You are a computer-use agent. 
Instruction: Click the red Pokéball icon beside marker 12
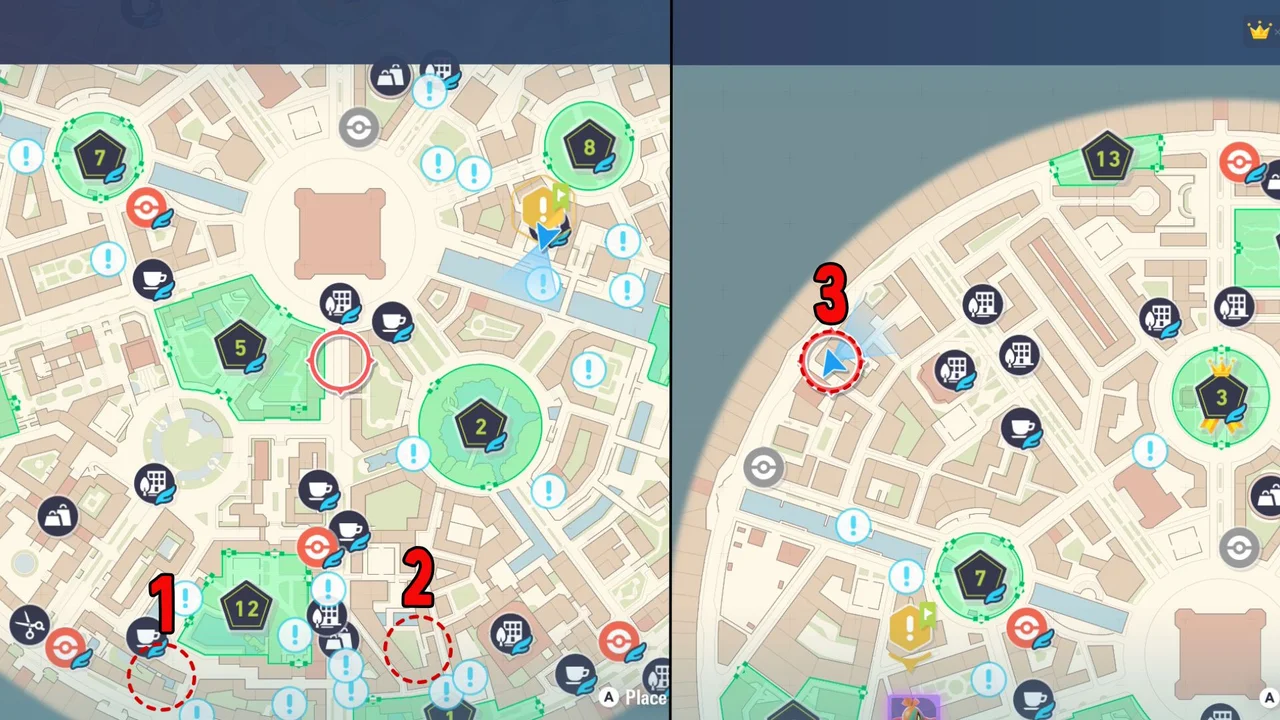click(x=317, y=545)
